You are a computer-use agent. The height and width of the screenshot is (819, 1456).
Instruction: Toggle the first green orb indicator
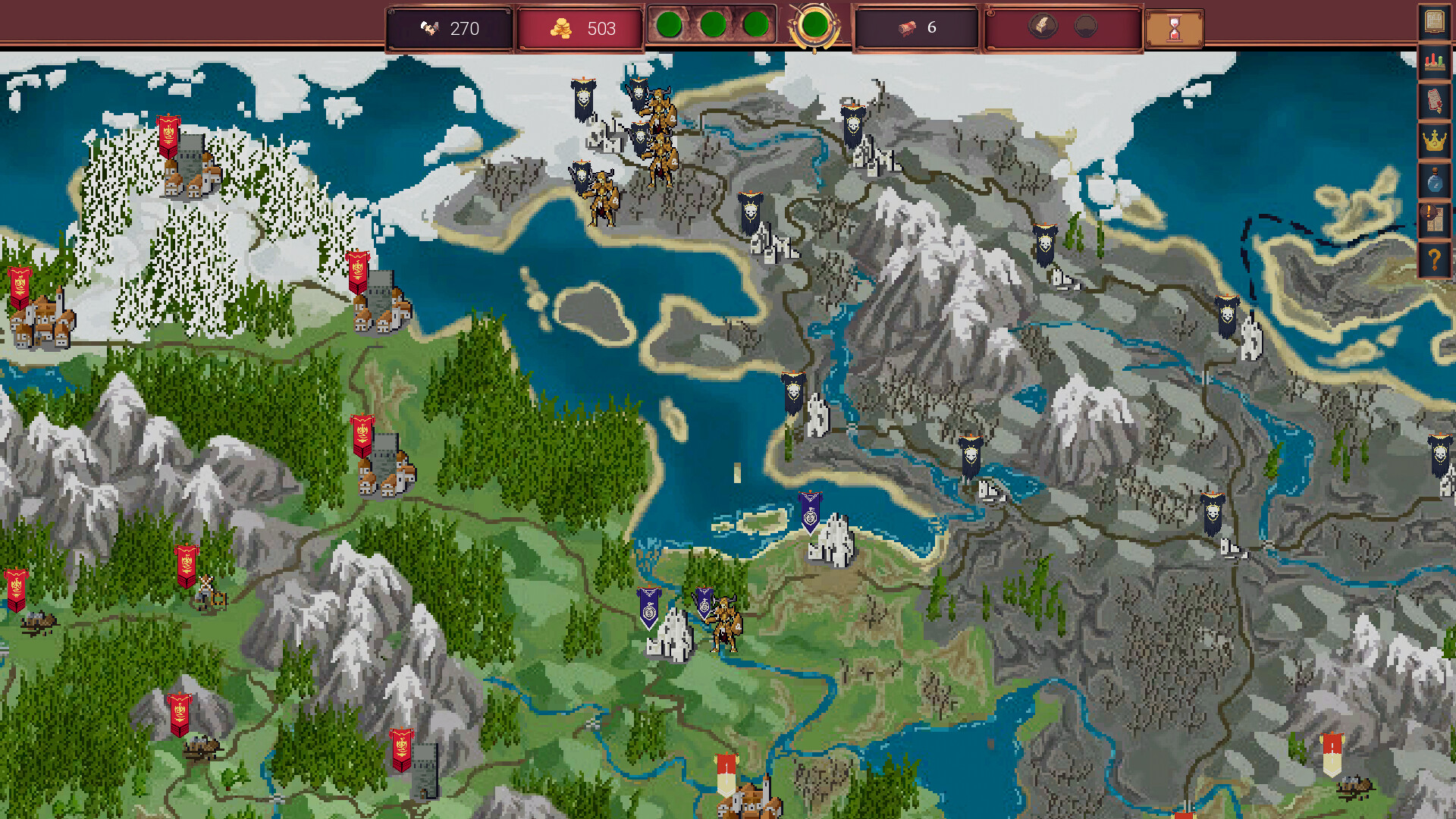pyautogui.click(x=670, y=25)
